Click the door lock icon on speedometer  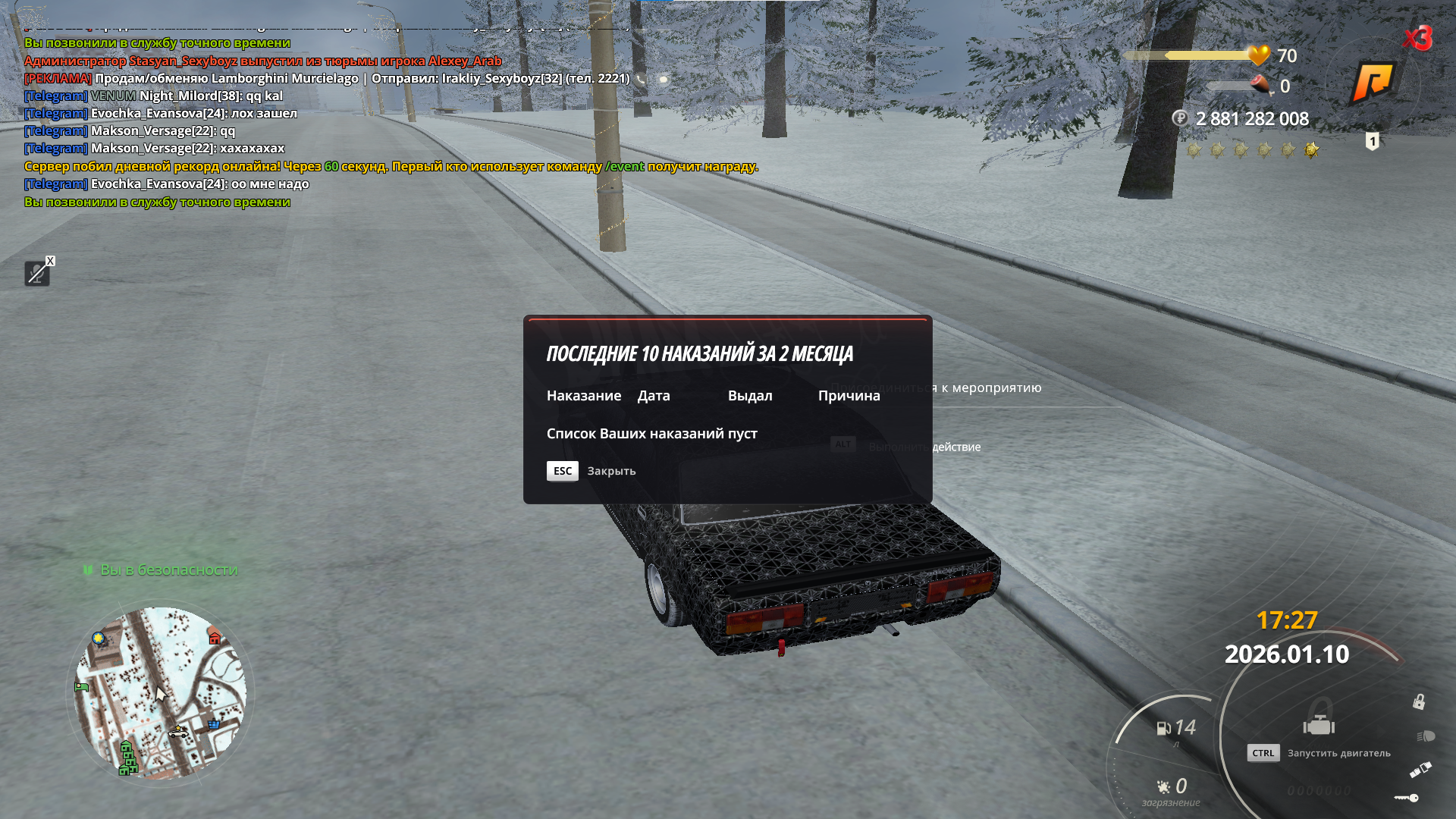(1418, 701)
